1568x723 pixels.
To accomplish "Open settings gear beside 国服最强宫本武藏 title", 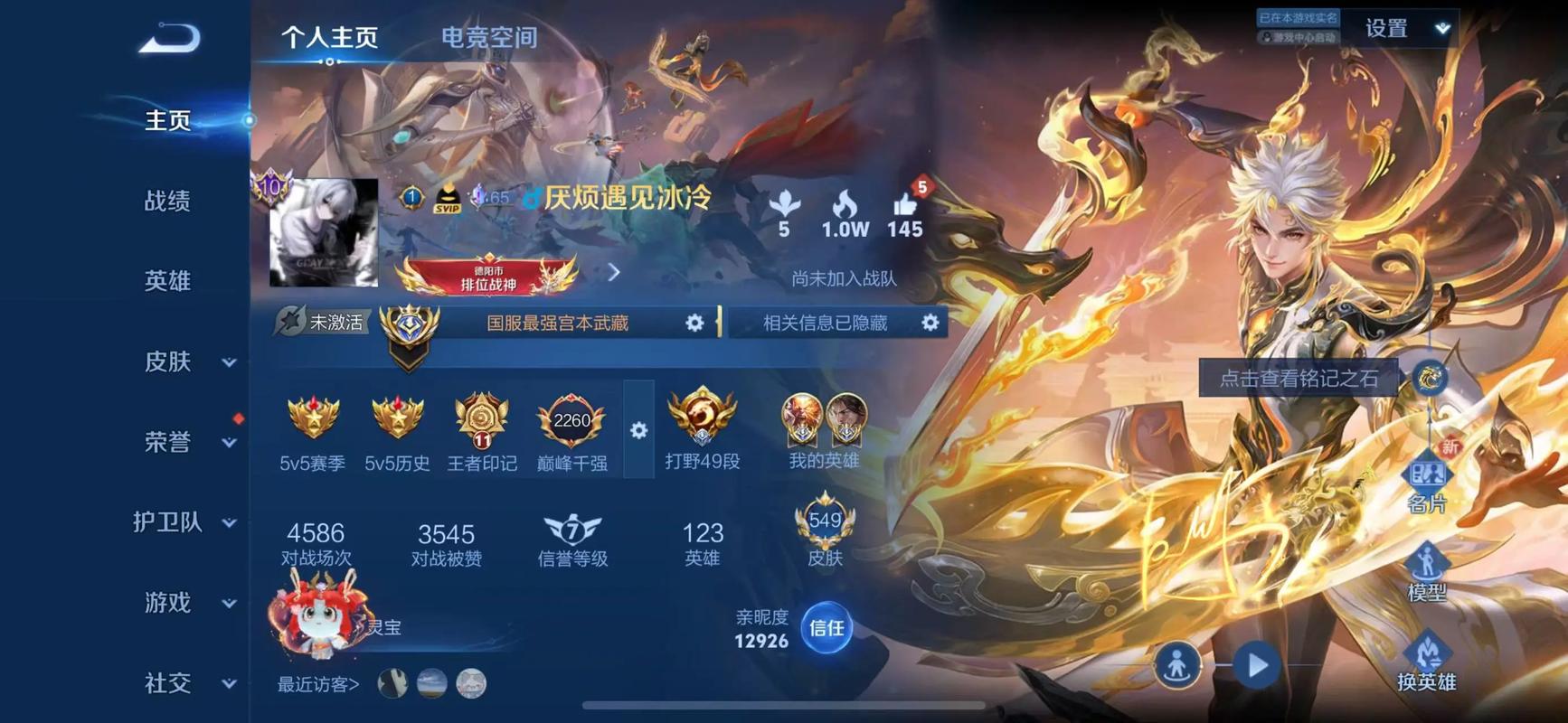I will click(x=694, y=323).
